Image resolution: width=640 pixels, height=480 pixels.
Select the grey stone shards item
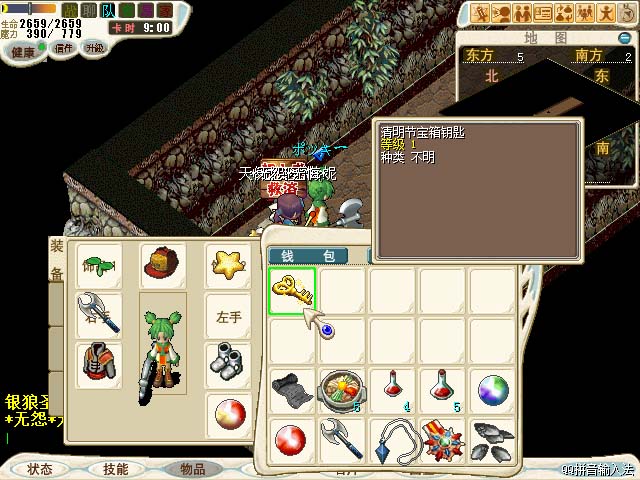coord(491,439)
